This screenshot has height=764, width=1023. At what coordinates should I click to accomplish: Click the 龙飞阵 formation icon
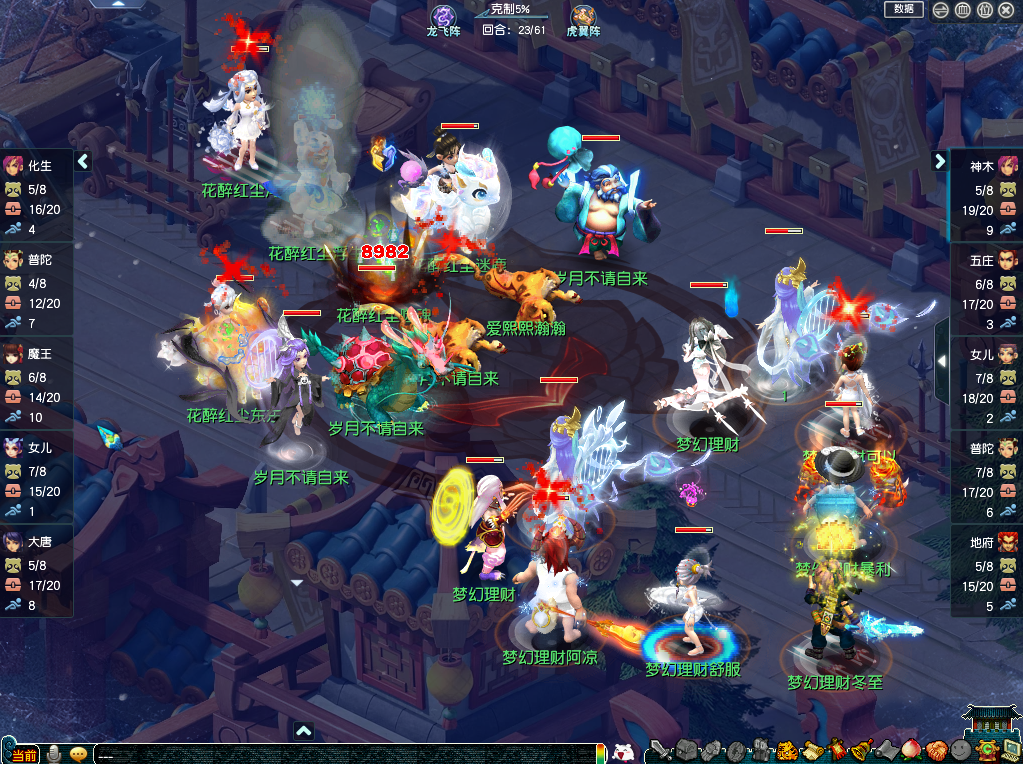click(443, 17)
